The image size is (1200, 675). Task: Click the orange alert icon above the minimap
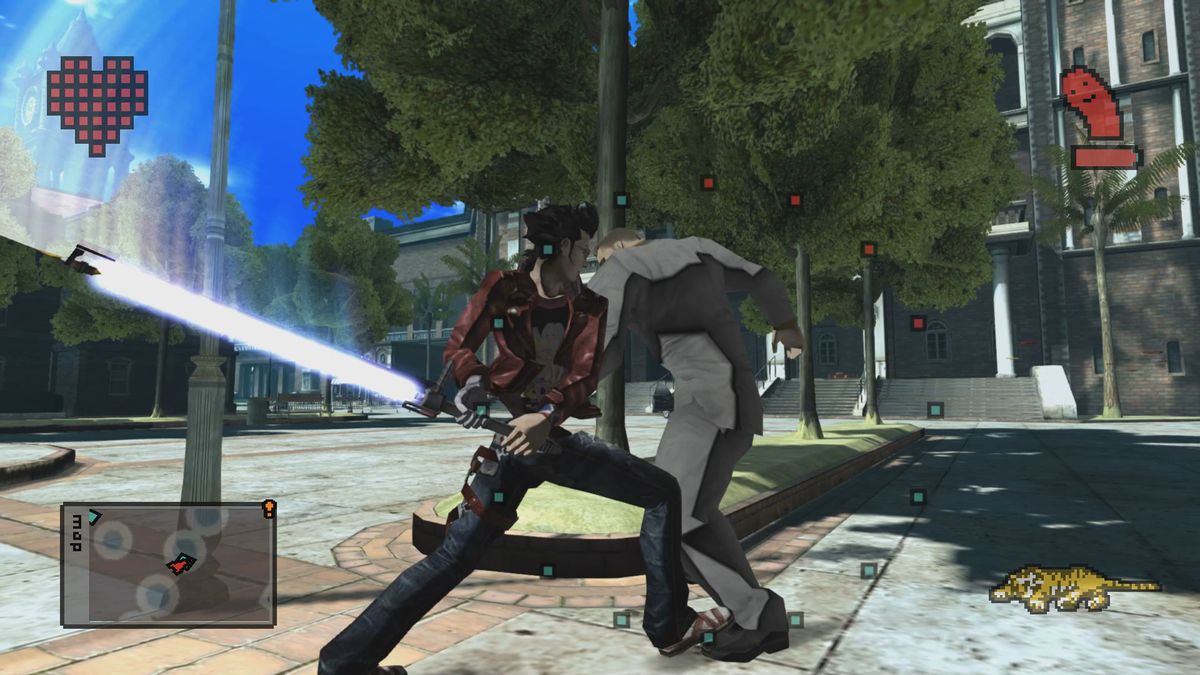(x=268, y=508)
